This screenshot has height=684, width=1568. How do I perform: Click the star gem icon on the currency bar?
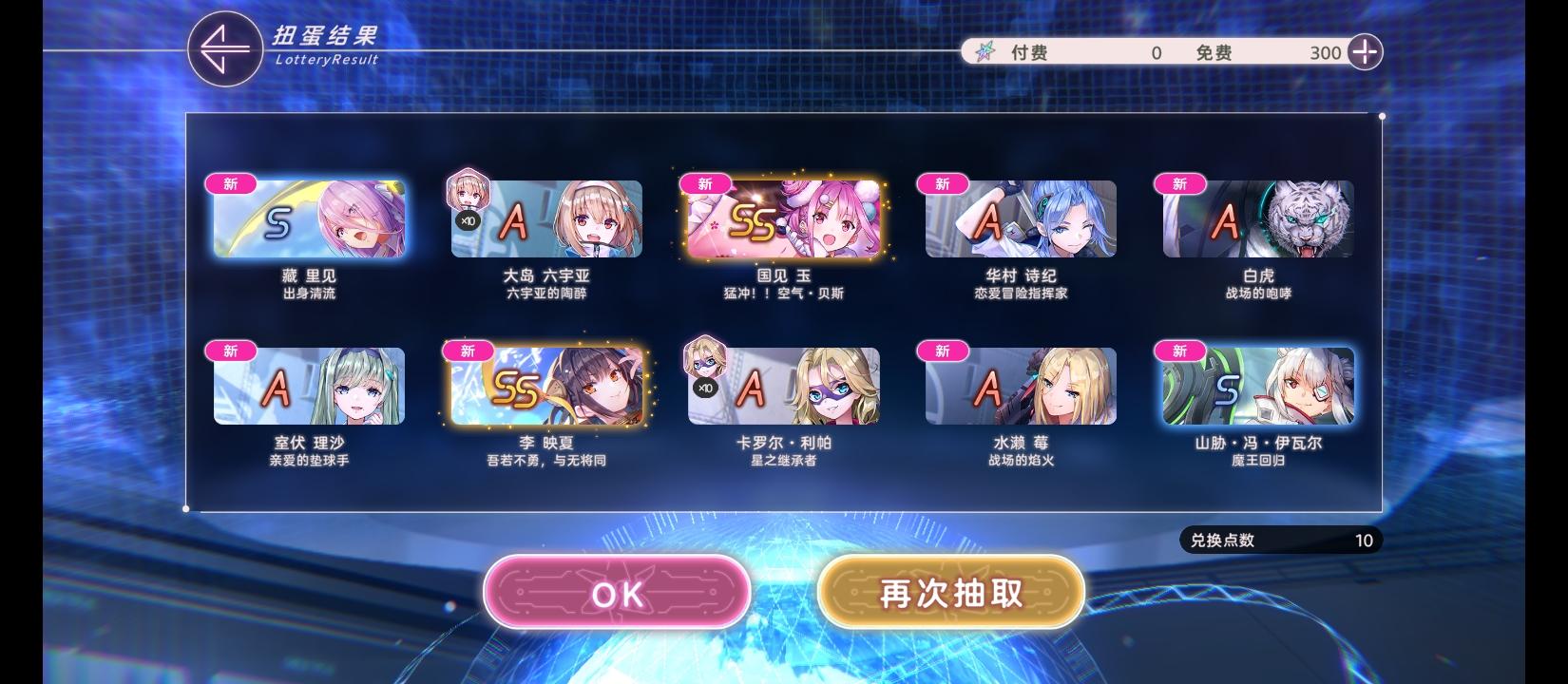(985, 53)
